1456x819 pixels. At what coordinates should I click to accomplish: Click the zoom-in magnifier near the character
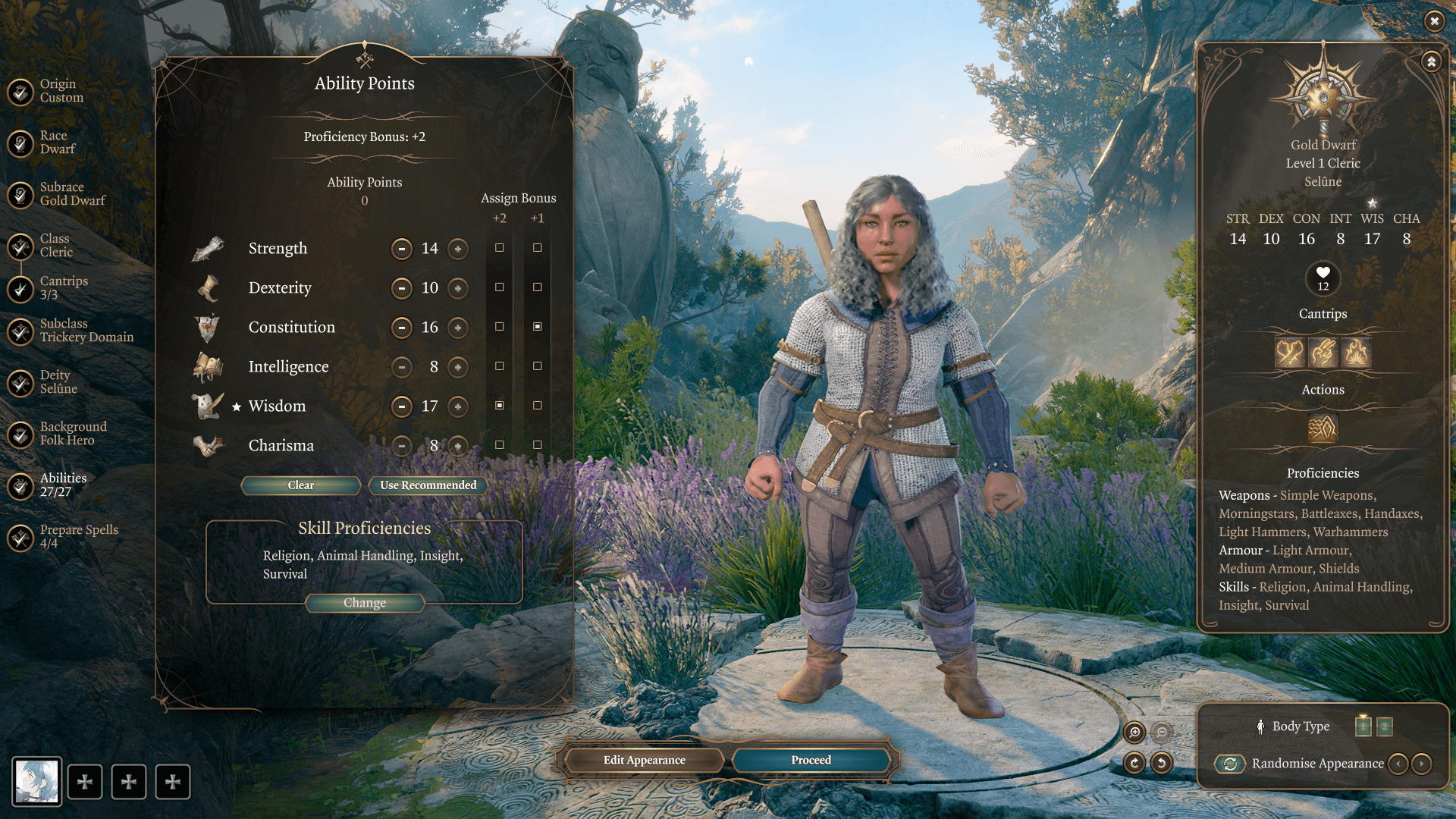pos(1134,733)
